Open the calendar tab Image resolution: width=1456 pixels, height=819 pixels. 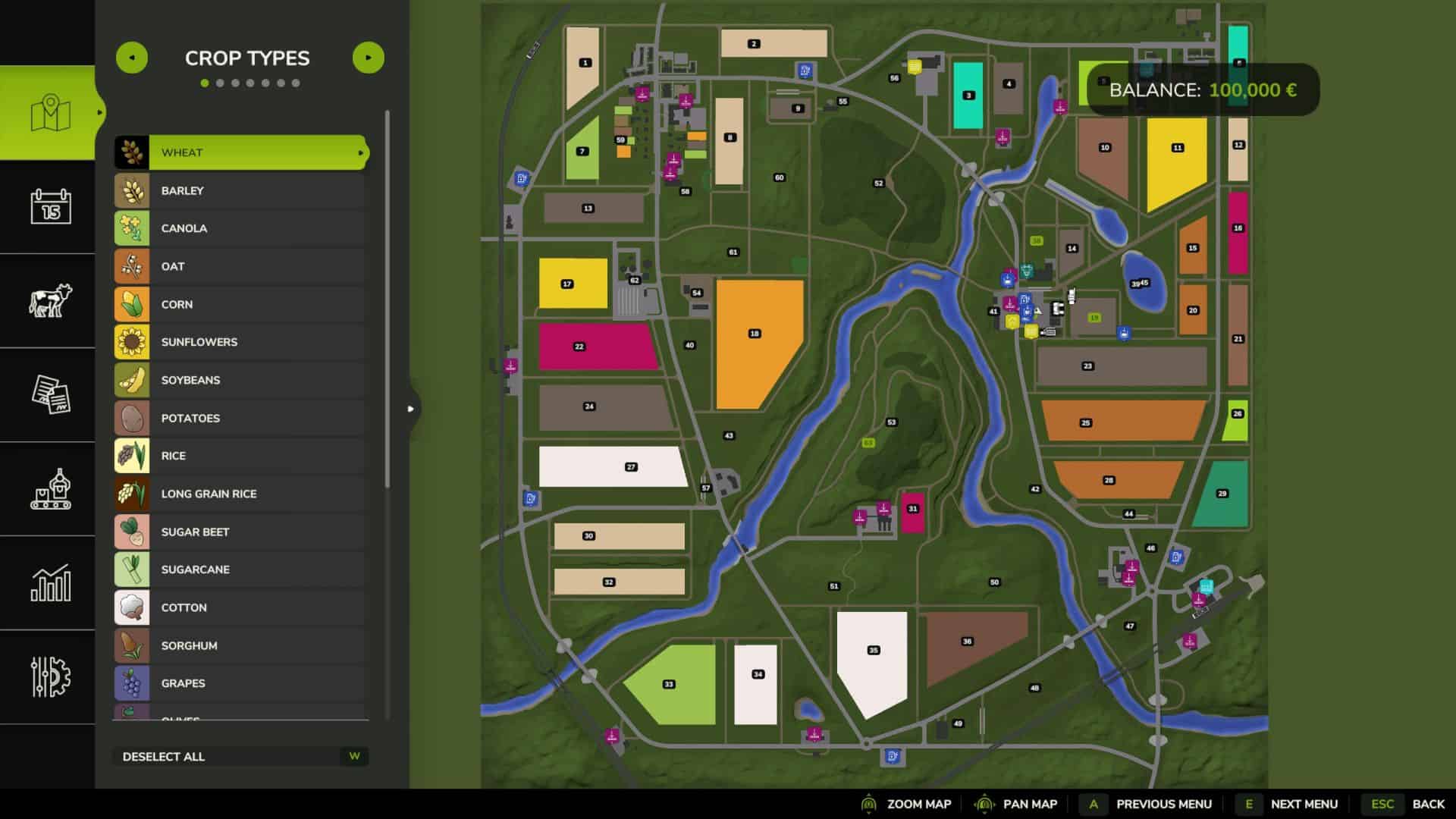point(50,206)
